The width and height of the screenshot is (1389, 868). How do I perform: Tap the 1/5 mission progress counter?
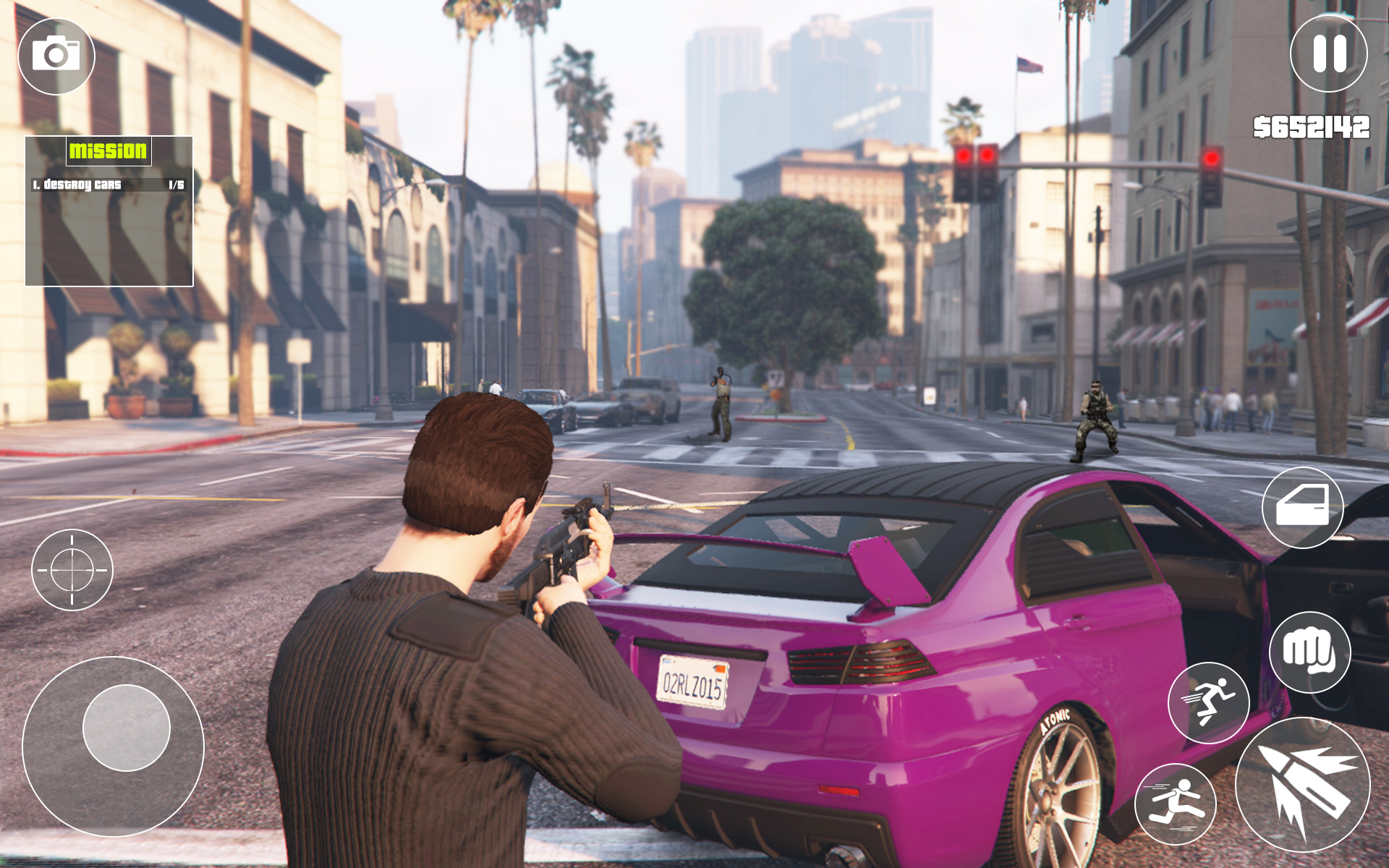pyautogui.click(x=176, y=185)
